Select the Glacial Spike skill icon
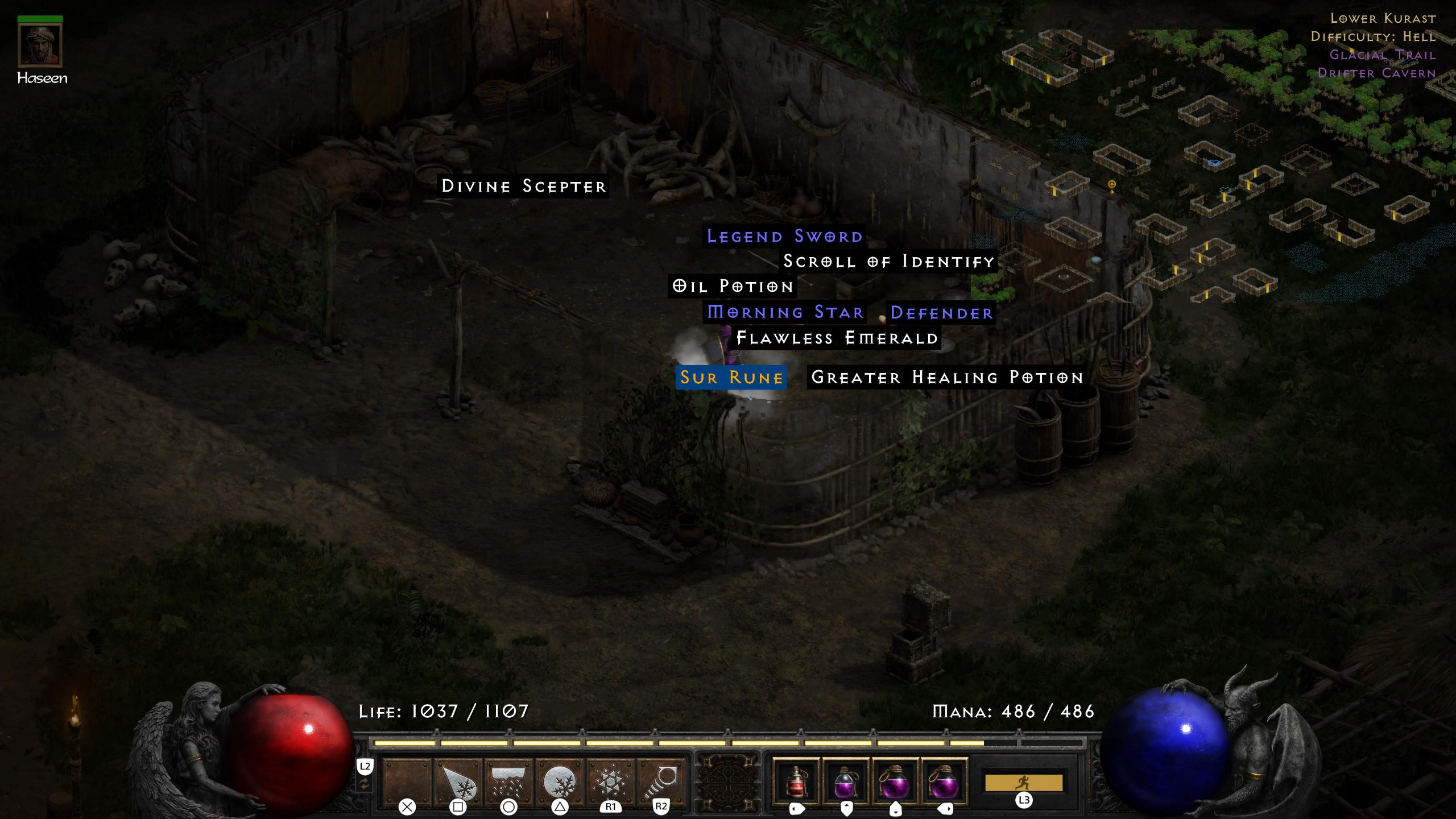The height and width of the screenshot is (819, 1456). coord(560,779)
